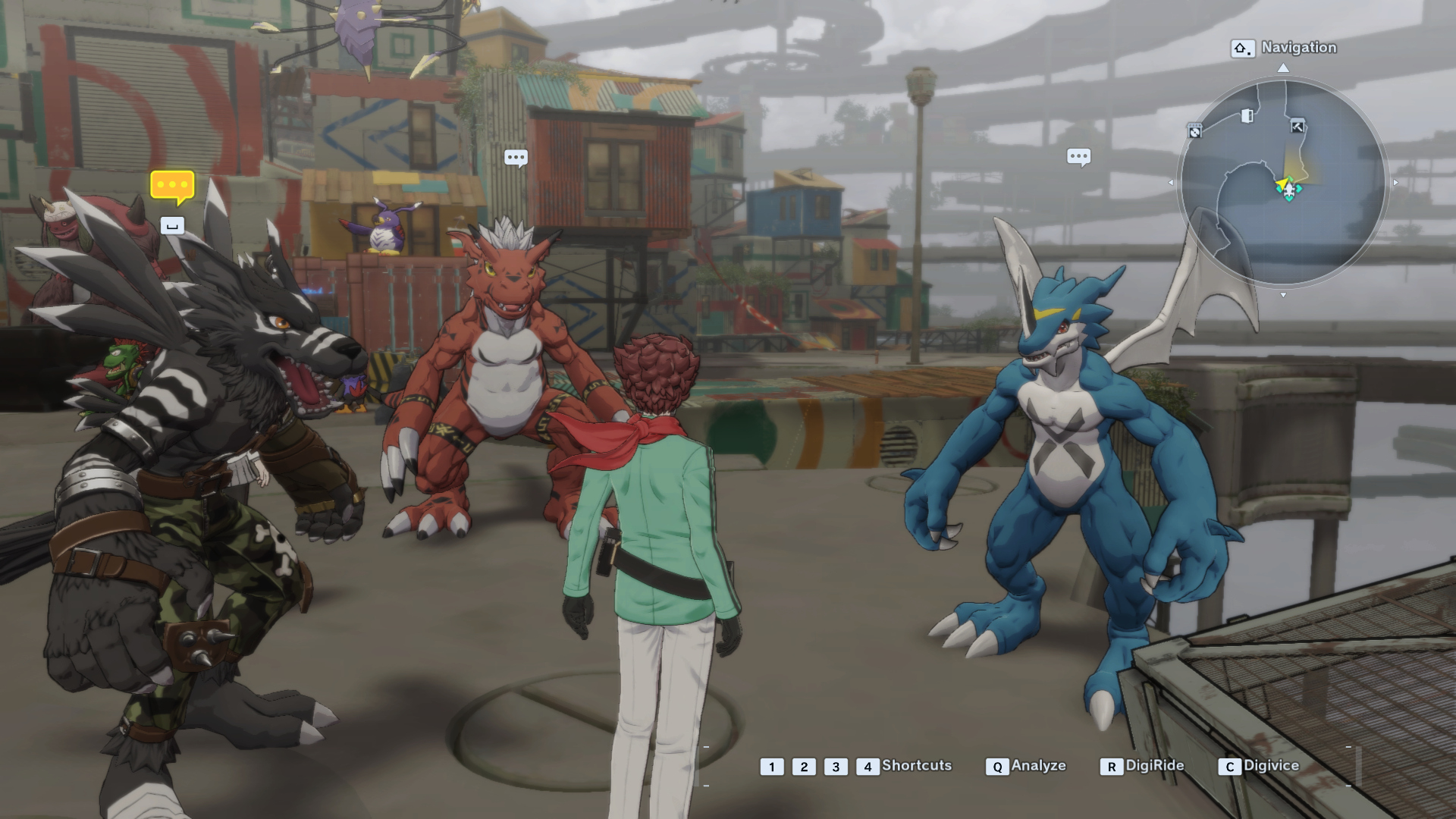Select the hammer shop marker on minimap
Image resolution: width=1456 pixels, height=819 pixels.
(x=1298, y=127)
